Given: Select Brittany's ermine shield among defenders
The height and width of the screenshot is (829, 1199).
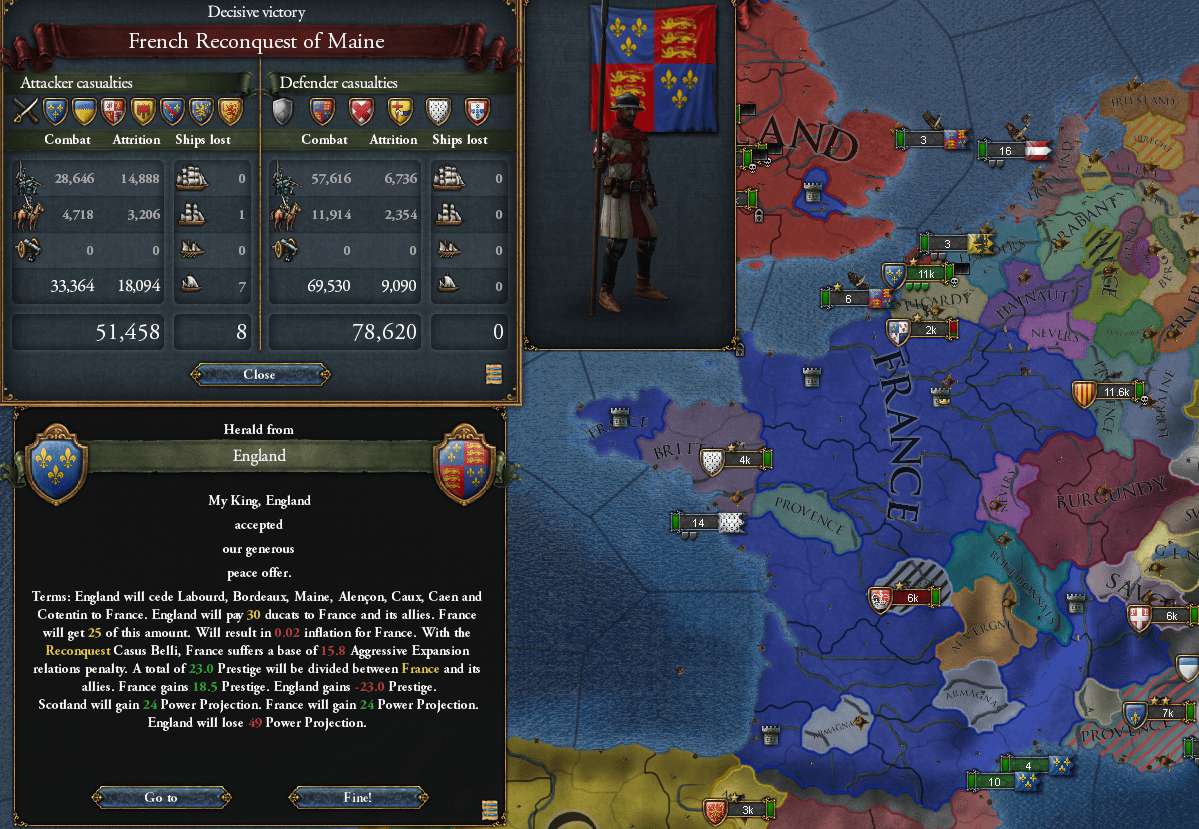Looking at the screenshot, I should pos(439,109).
